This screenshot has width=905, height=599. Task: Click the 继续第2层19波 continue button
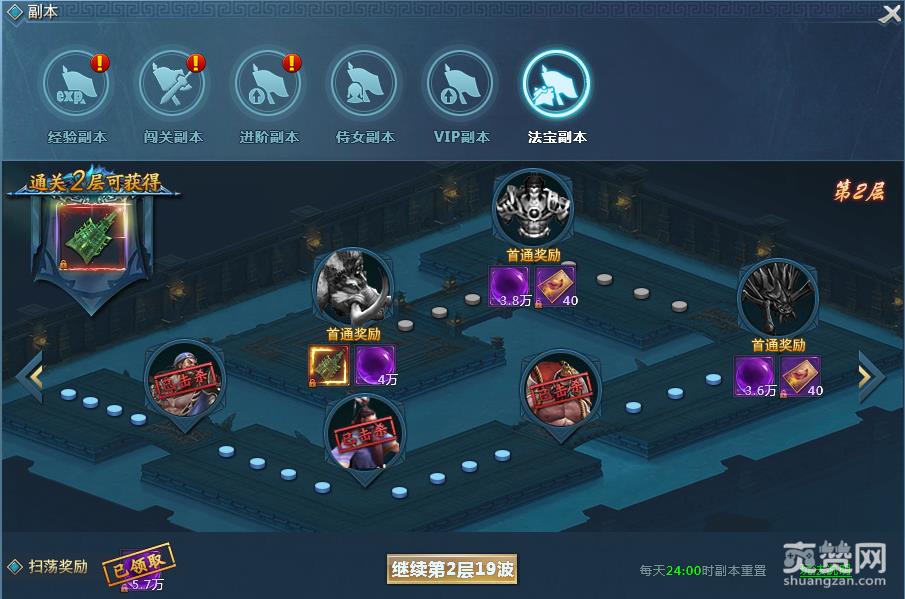(x=452, y=570)
